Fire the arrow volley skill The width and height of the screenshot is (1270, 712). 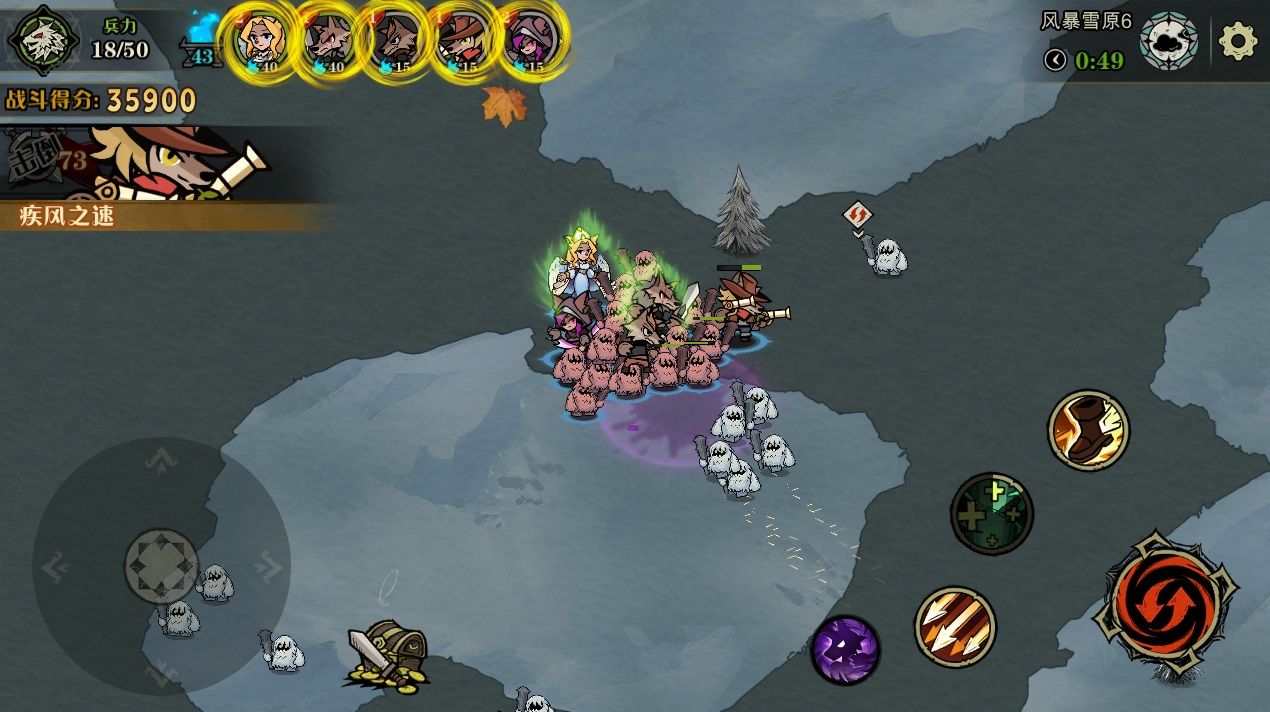955,627
